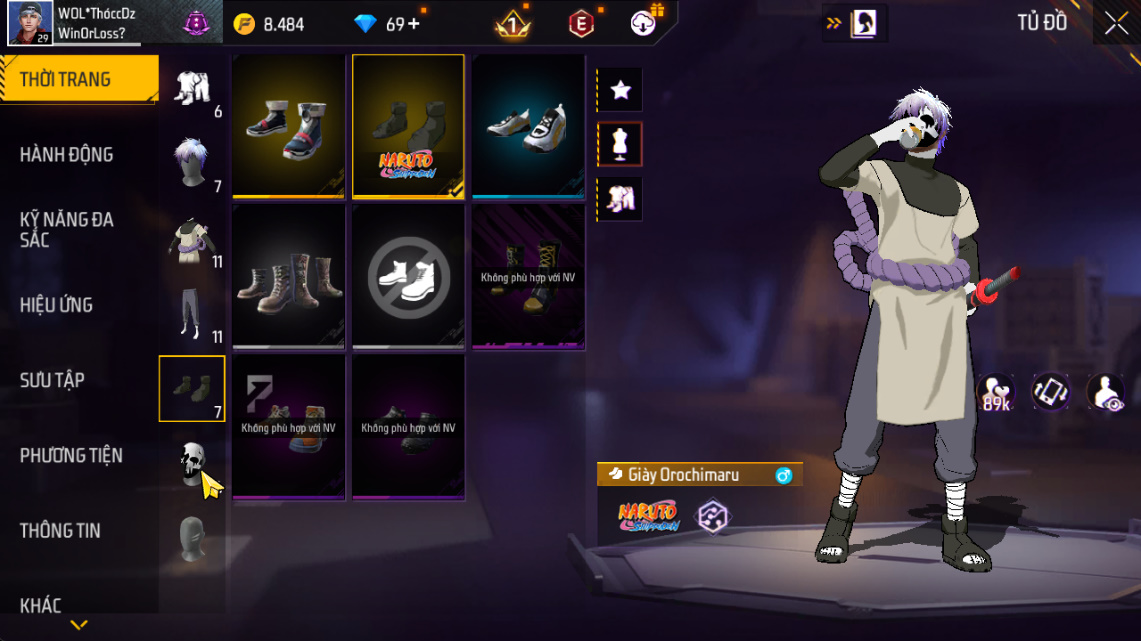Open the Thông Tin section
1141x641 pixels.
click(60, 531)
